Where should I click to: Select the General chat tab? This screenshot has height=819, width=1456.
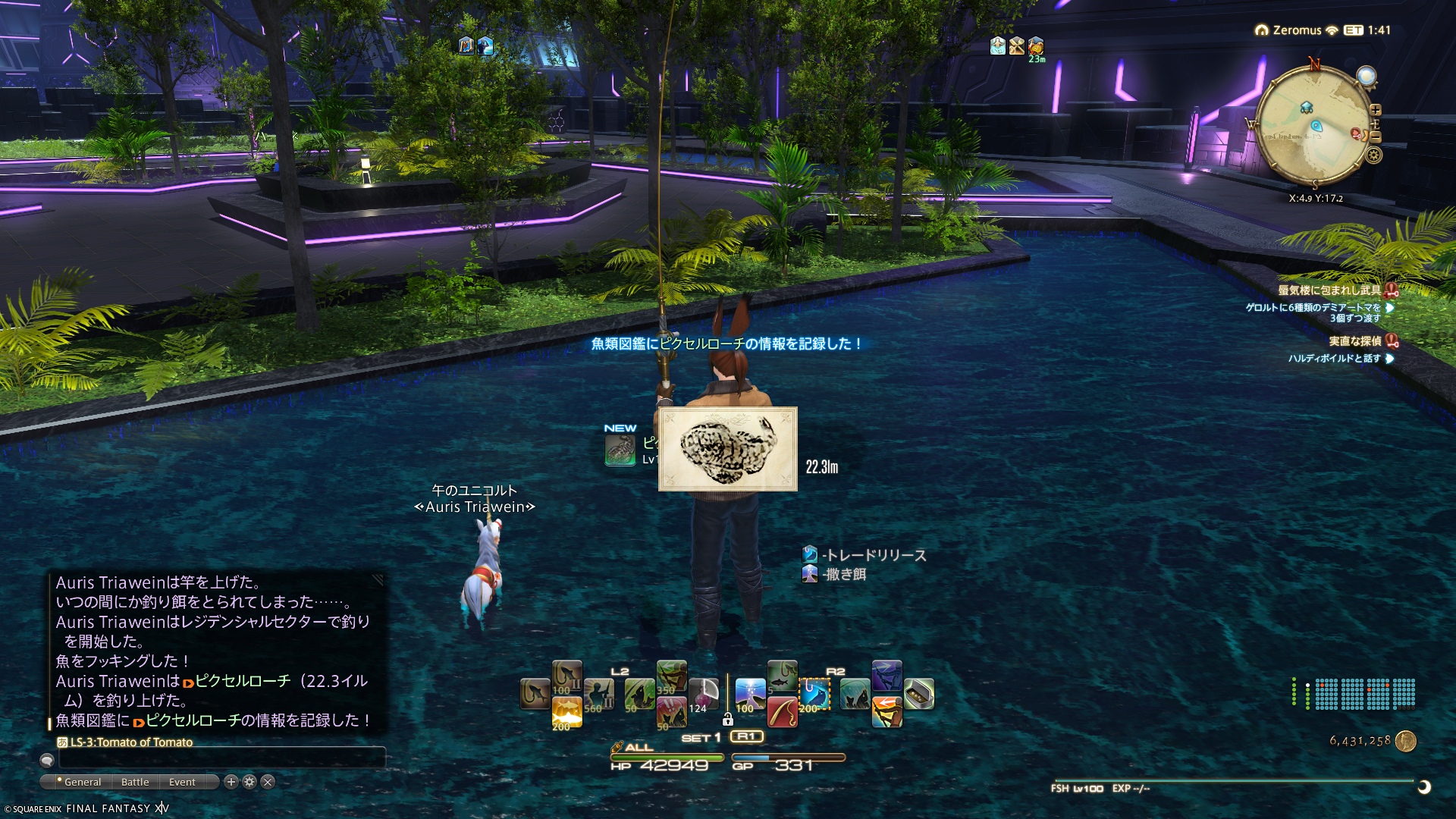point(82,782)
